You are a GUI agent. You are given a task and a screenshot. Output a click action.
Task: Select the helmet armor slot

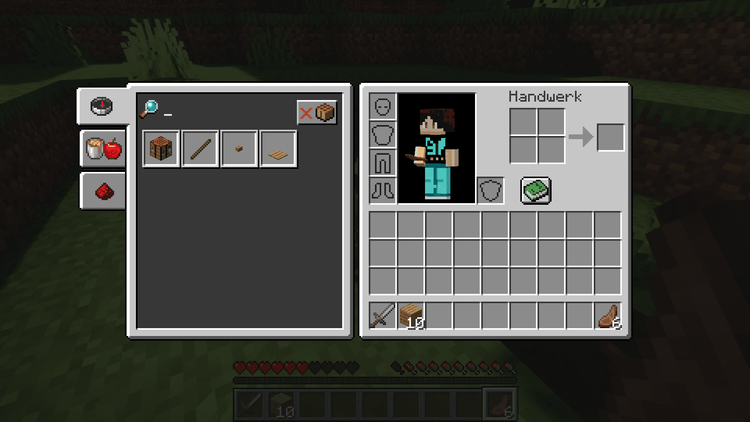(383, 107)
